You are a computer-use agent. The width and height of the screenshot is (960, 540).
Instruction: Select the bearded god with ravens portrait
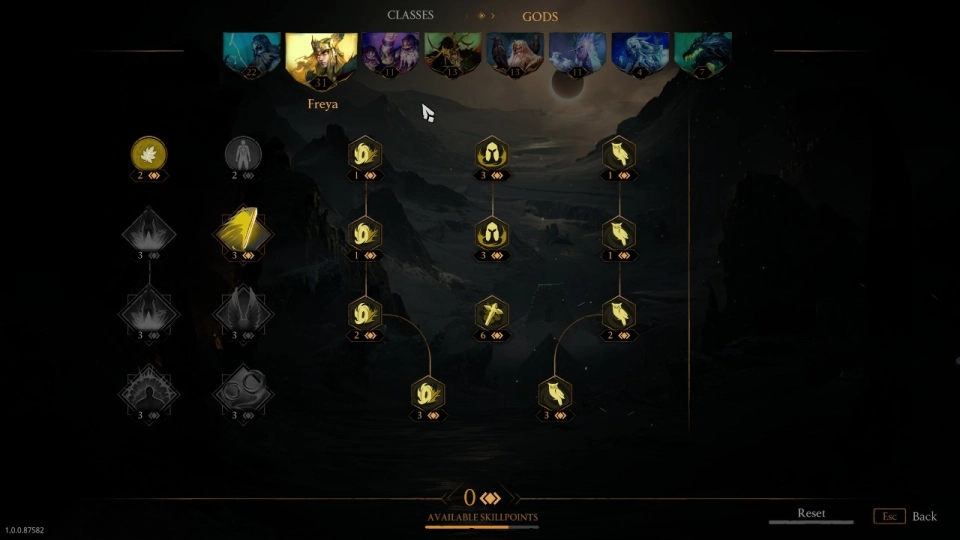[515, 53]
